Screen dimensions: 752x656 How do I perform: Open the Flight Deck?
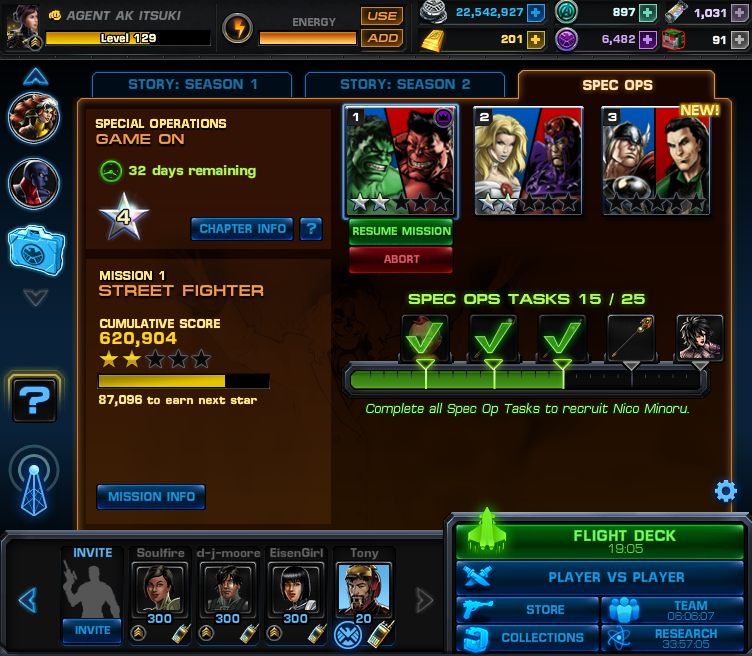click(600, 541)
